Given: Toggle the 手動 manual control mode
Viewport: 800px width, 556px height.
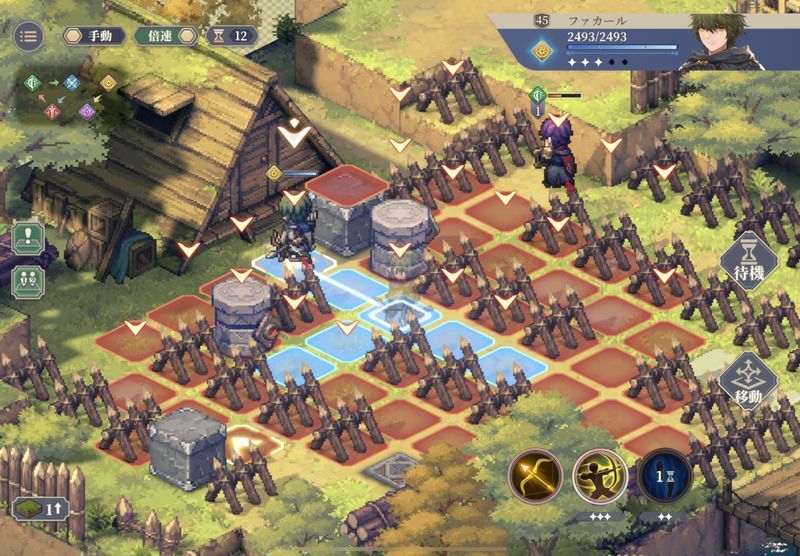Looking at the screenshot, I should pos(94,36).
